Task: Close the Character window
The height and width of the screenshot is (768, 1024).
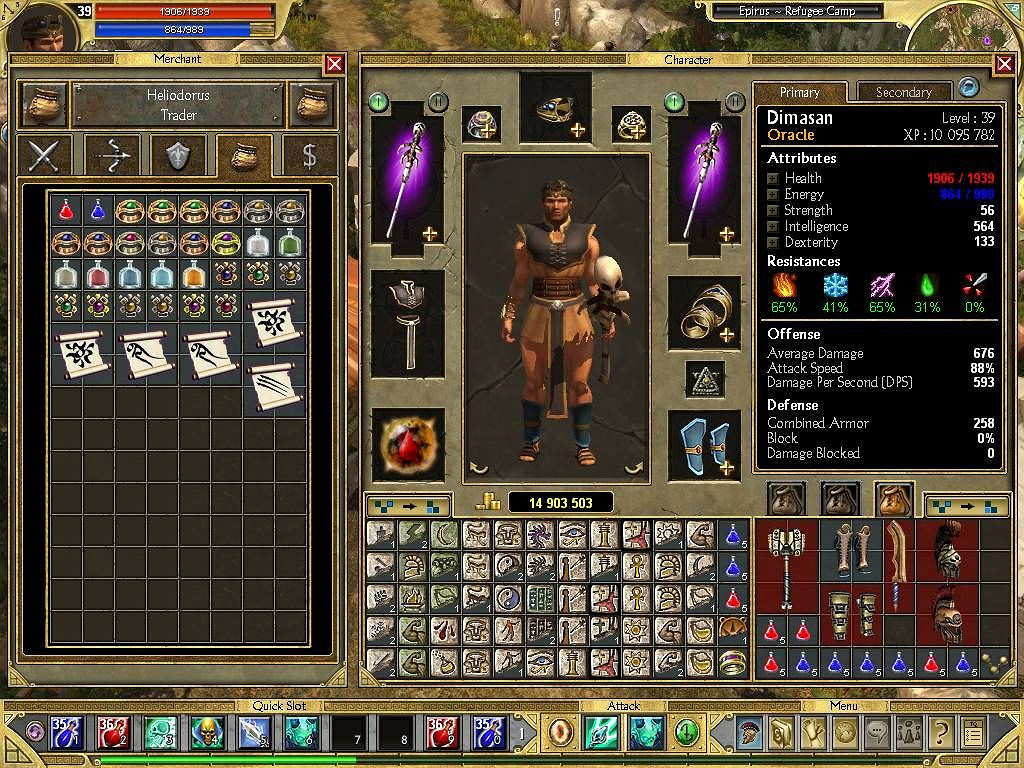Action: (1005, 64)
